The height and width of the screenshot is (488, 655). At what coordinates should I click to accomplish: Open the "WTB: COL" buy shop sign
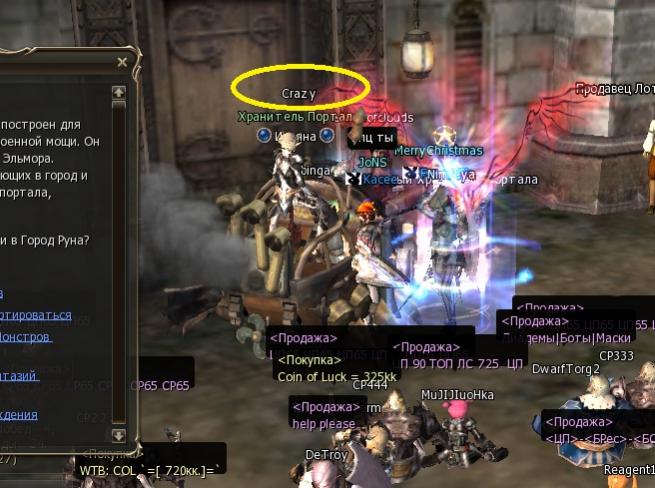(x=152, y=469)
